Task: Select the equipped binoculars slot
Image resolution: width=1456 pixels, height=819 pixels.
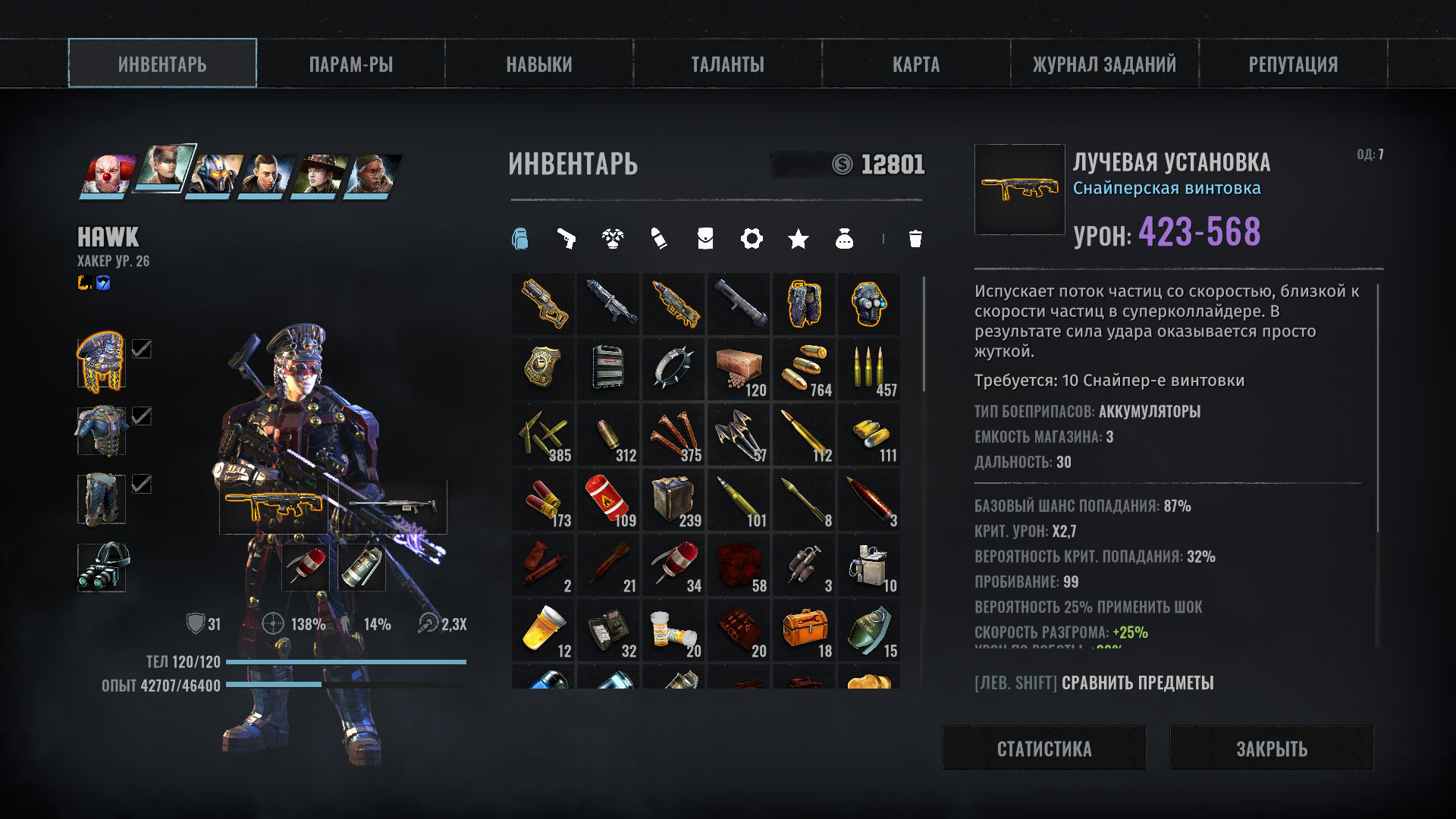Action: click(102, 567)
